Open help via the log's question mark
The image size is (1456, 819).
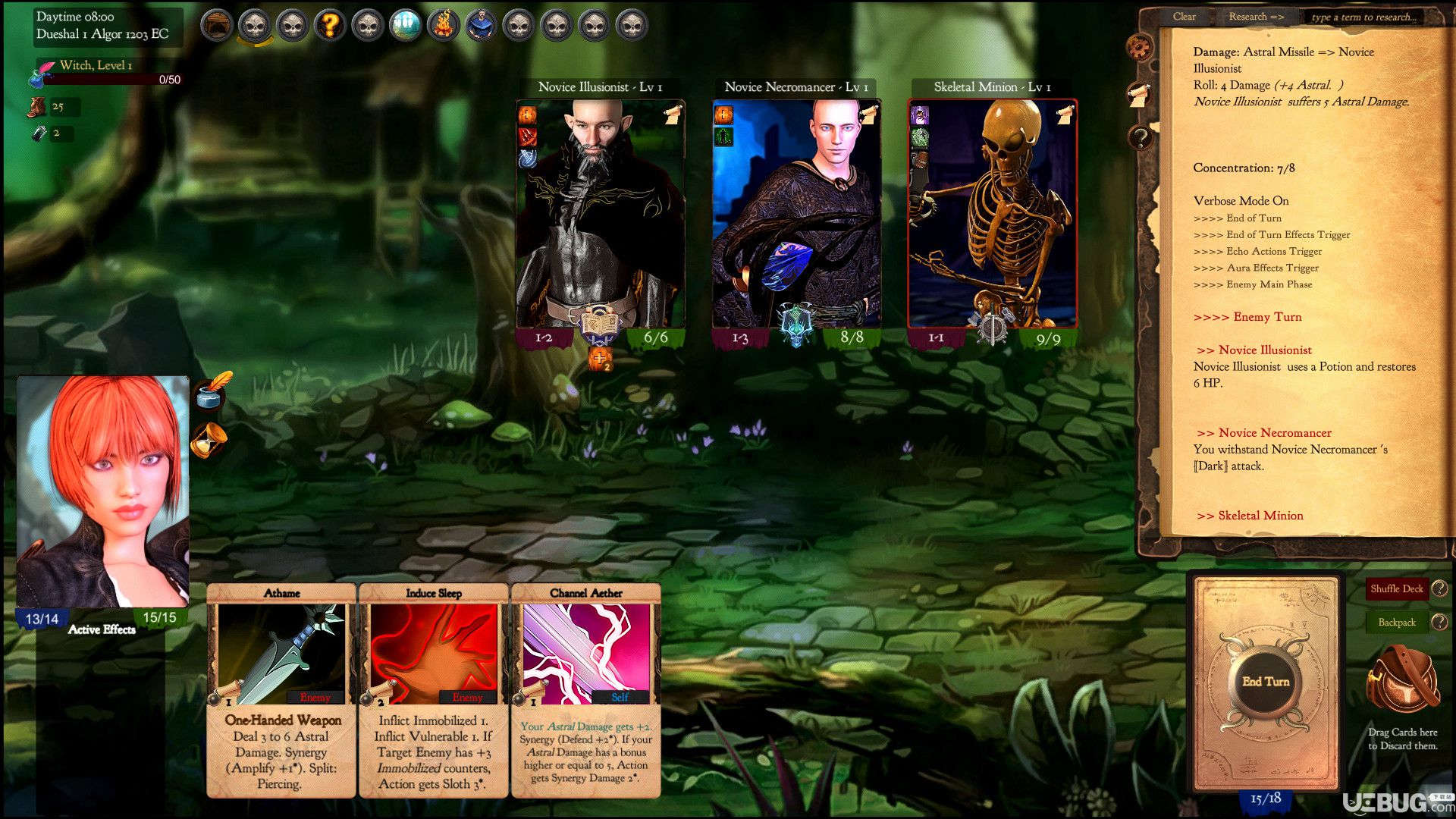click(x=1139, y=138)
